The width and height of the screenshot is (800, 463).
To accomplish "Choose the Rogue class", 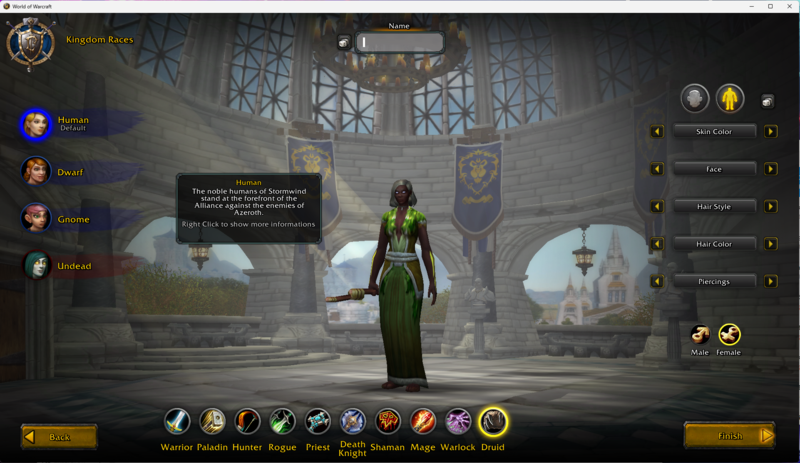I will click(282, 421).
